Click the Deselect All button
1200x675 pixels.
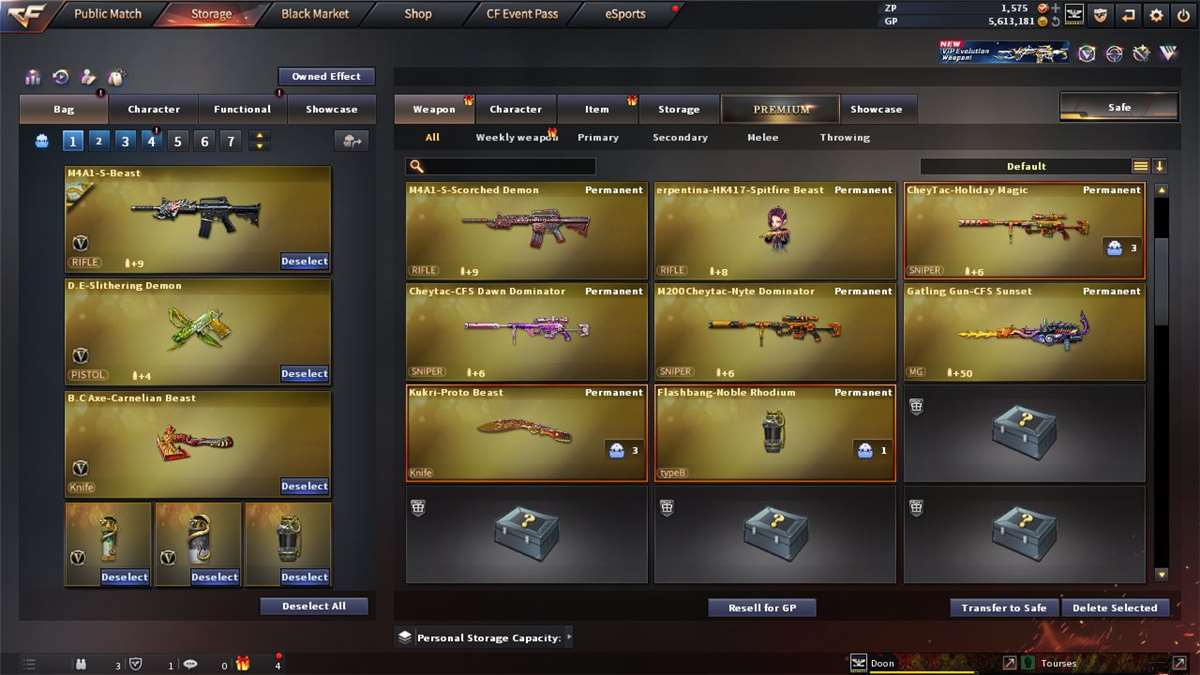(314, 606)
